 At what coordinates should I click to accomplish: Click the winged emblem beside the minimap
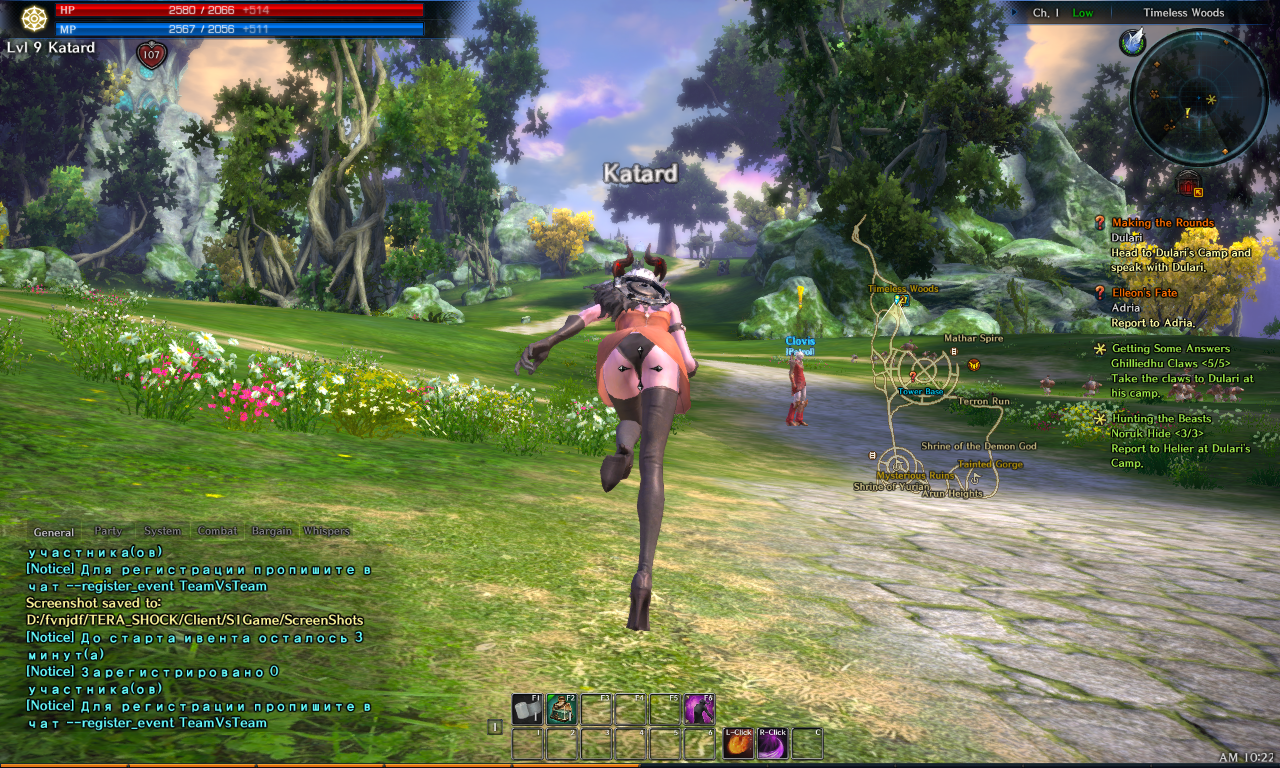click(1132, 41)
